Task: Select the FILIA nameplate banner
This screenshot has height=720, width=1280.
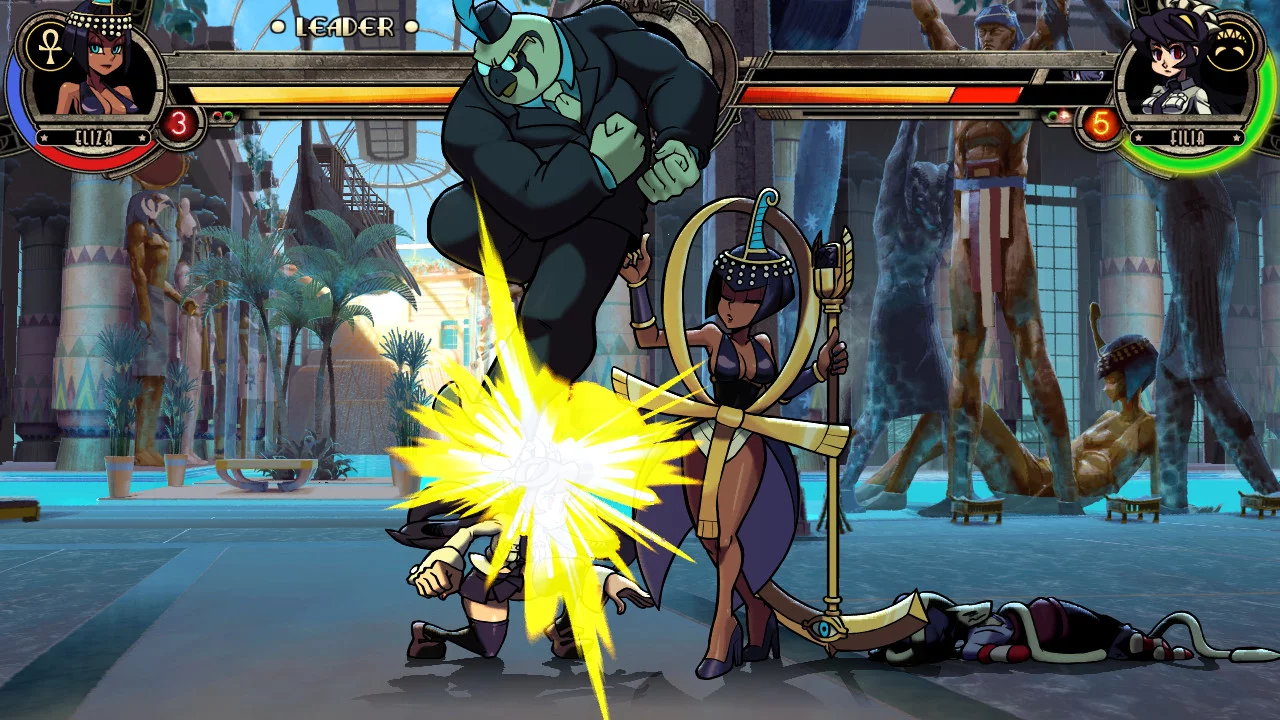Action: [1189, 136]
